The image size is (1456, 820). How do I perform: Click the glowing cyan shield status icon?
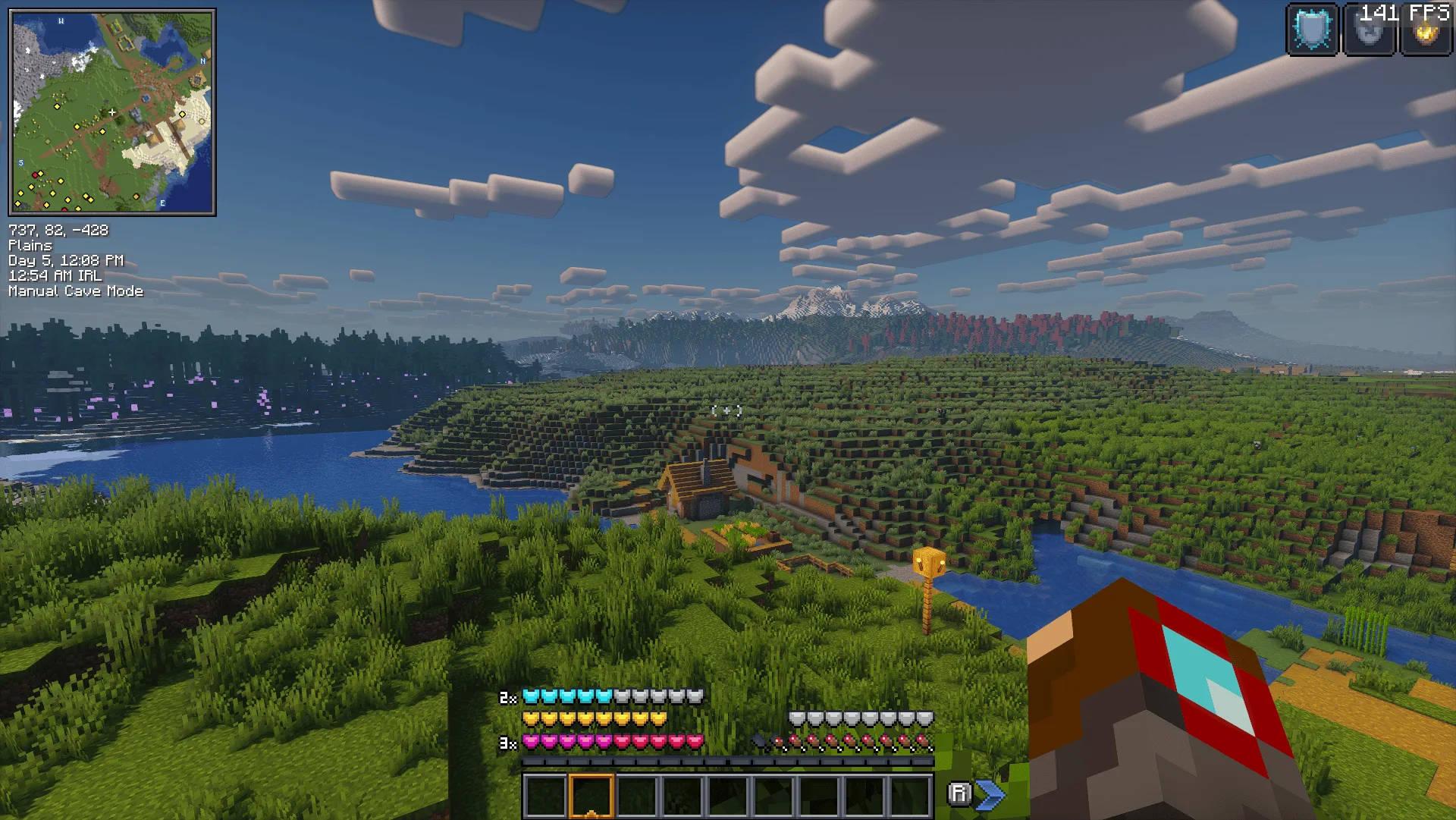click(1313, 30)
